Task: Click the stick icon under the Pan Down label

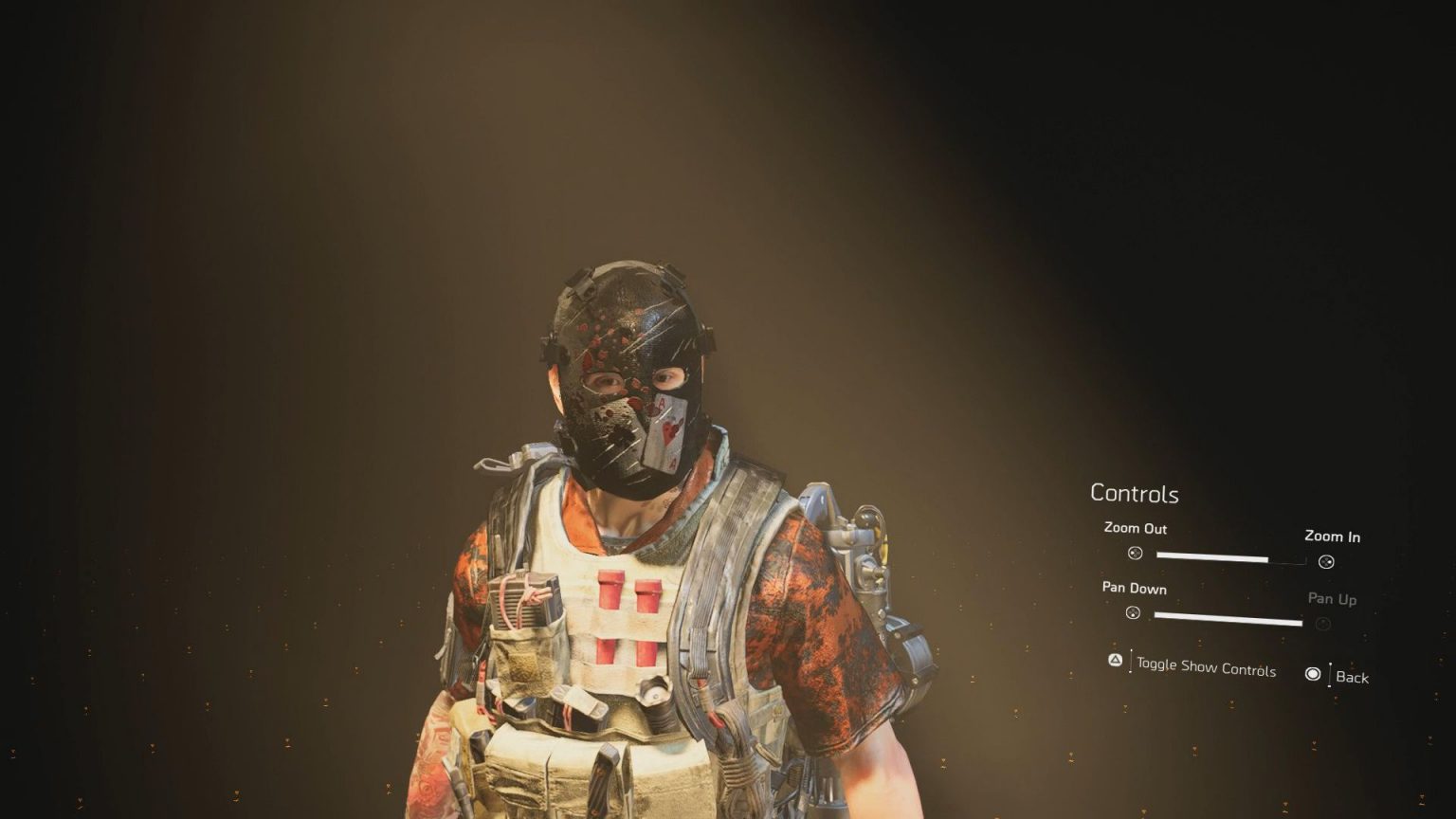Action: [x=1135, y=614]
